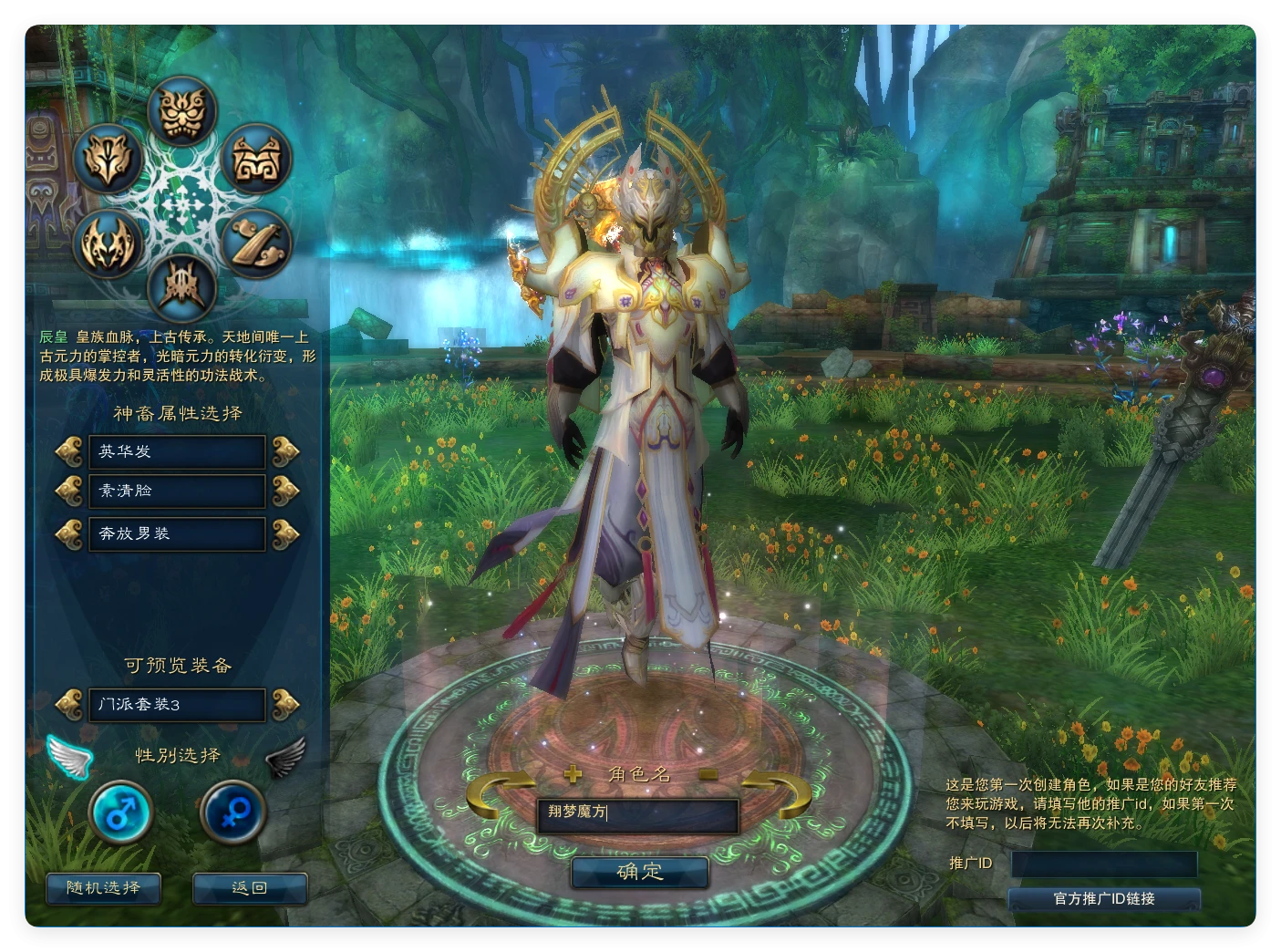Show next preview gear after 门派套装3
This screenshot has width=1281, height=952.
285,704
